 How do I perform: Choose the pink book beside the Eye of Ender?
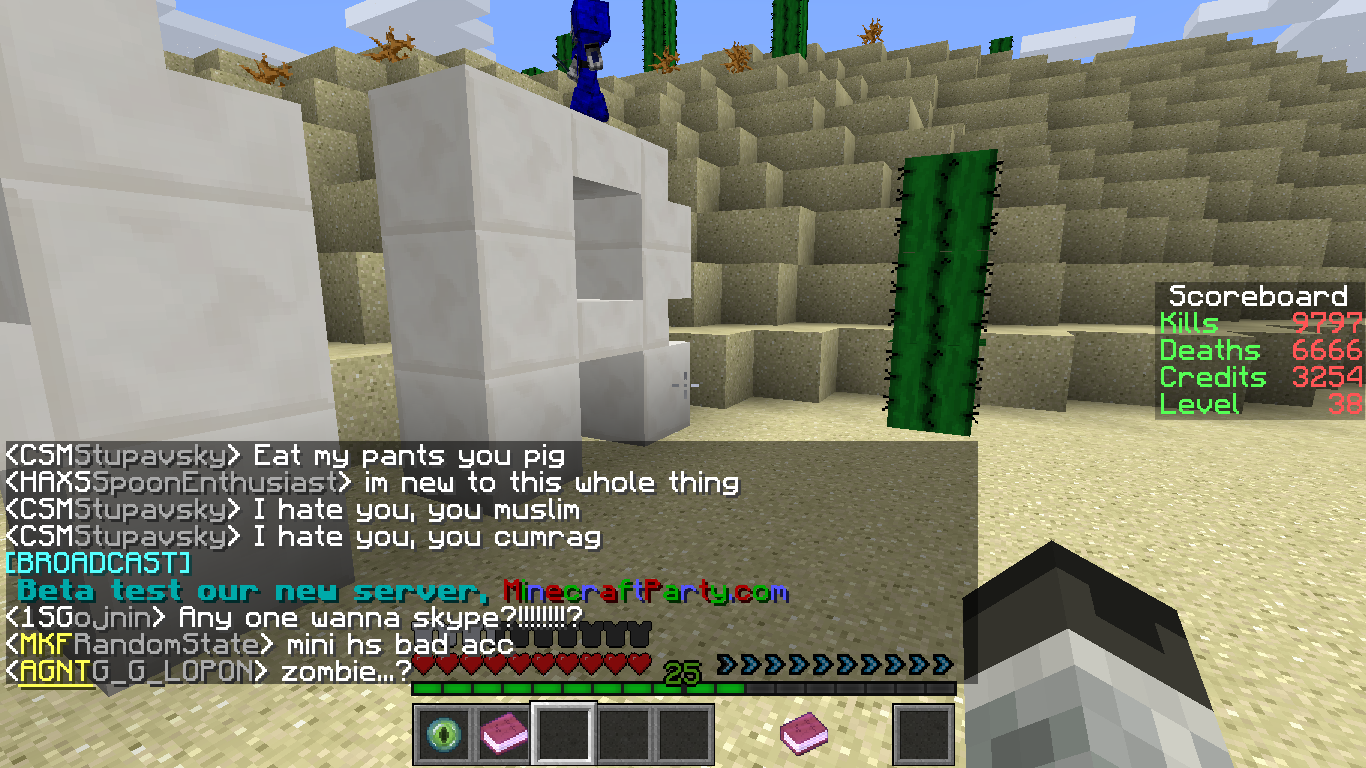point(503,734)
